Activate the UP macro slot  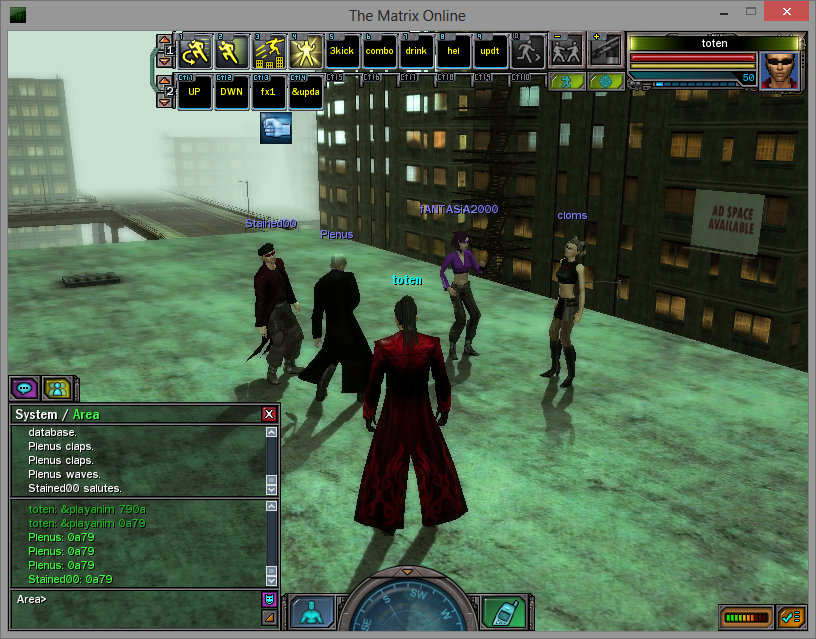[195, 92]
